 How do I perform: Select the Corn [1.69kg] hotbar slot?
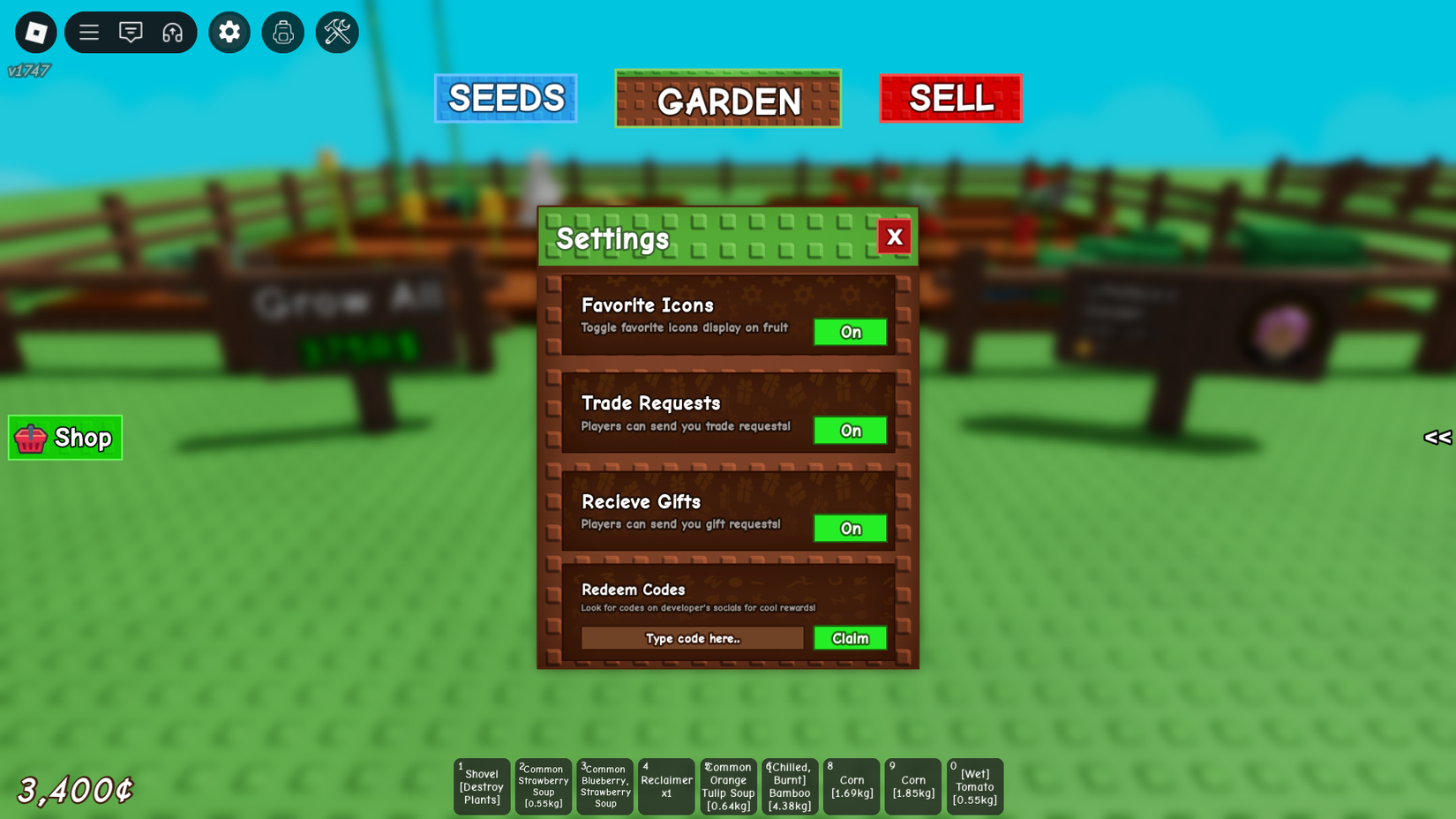851,785
